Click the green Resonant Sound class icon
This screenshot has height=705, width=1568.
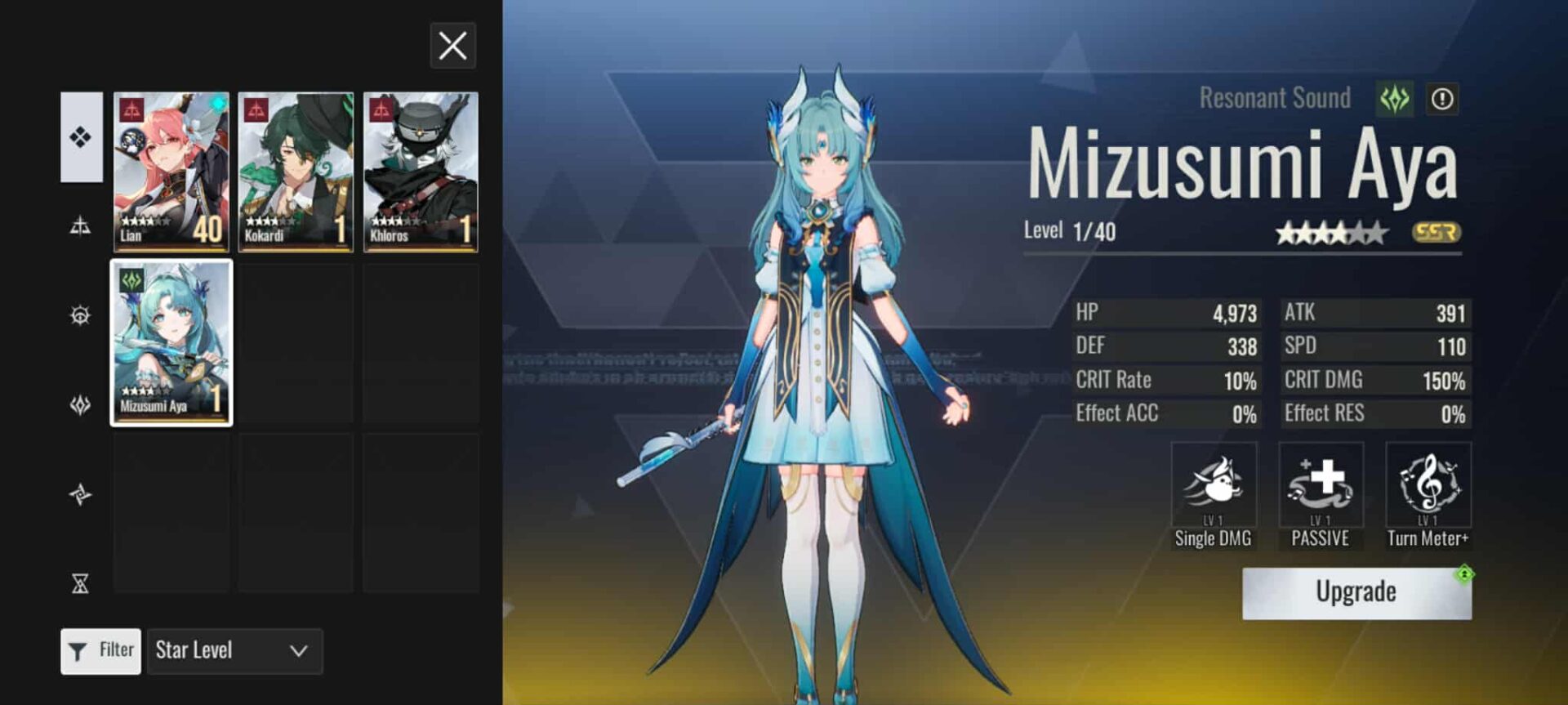[1394, 99]
